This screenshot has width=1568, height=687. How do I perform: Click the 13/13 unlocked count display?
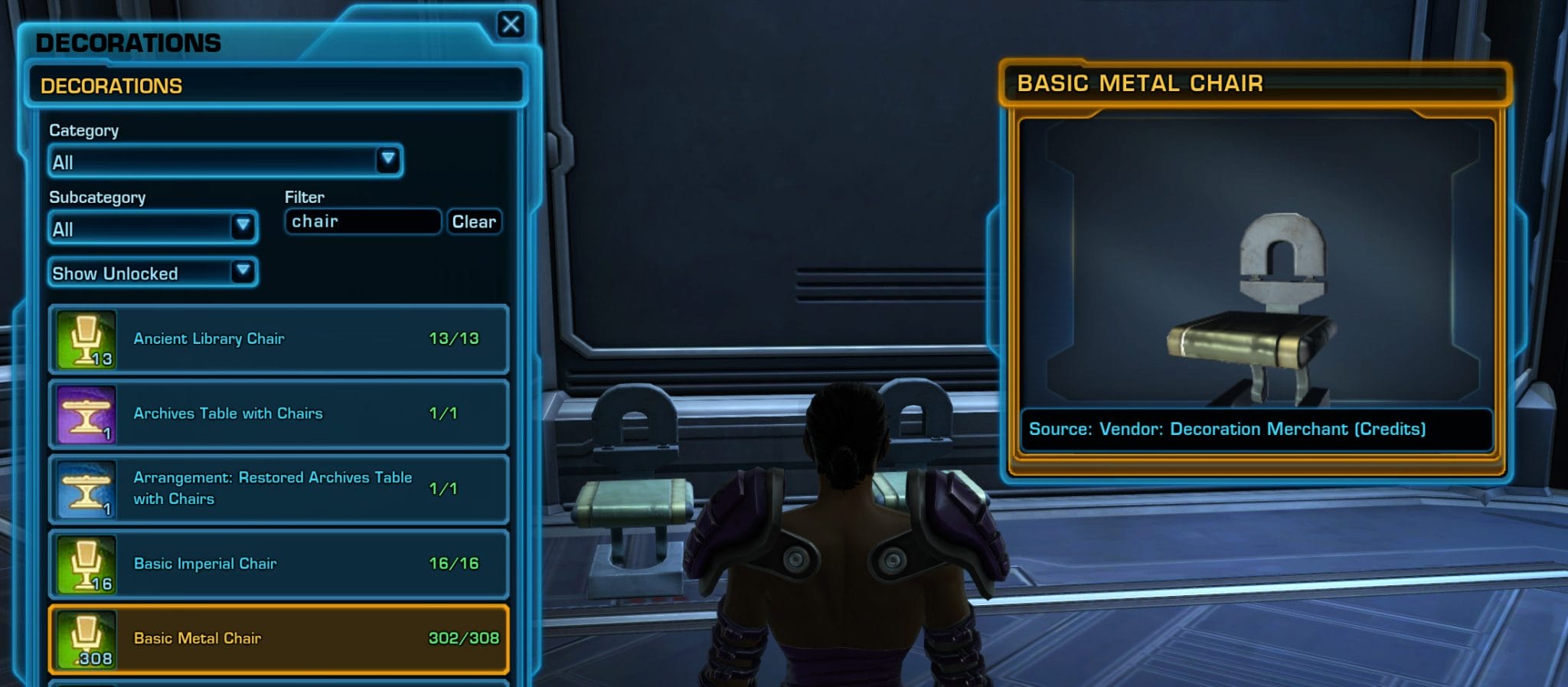pyautogui.click(x=452, y=339)
